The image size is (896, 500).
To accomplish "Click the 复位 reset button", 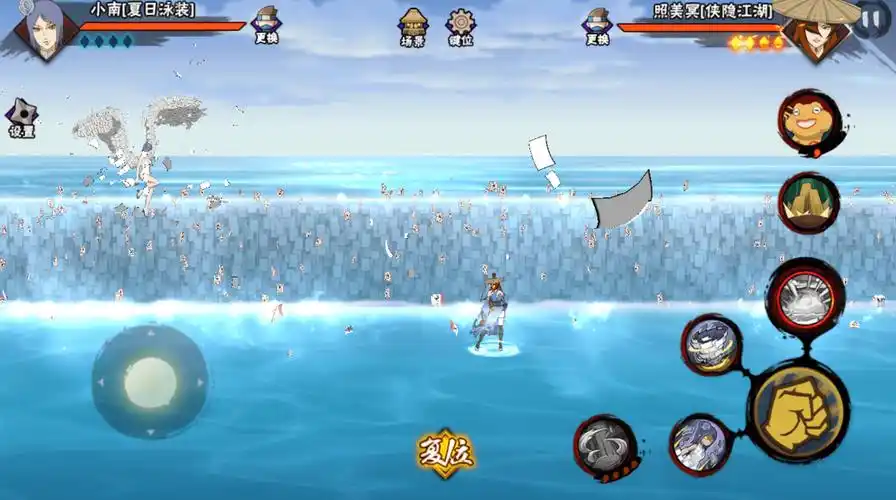I will point(446,455).
